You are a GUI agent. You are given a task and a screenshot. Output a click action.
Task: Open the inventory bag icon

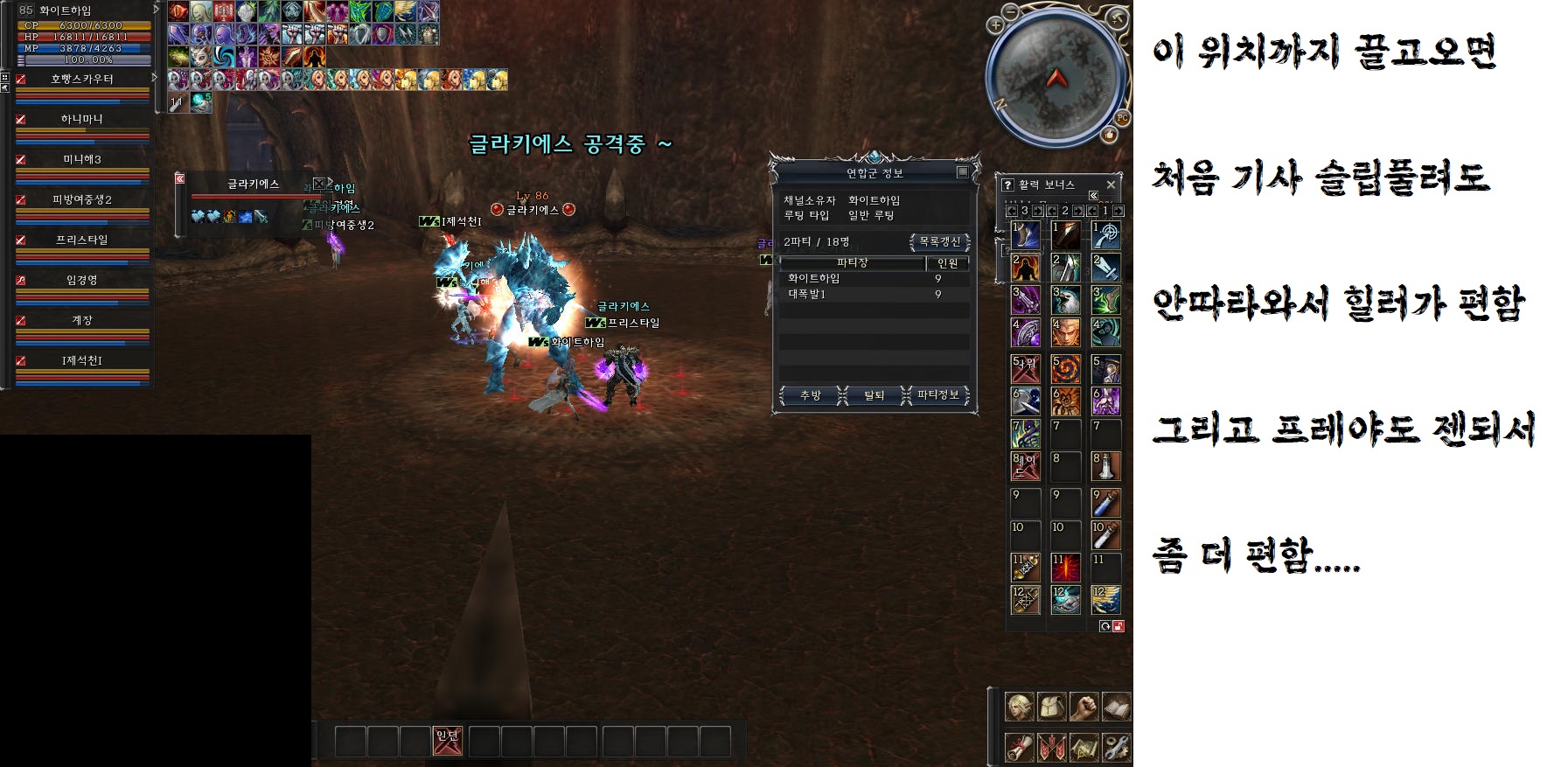tap(1051, 707)
